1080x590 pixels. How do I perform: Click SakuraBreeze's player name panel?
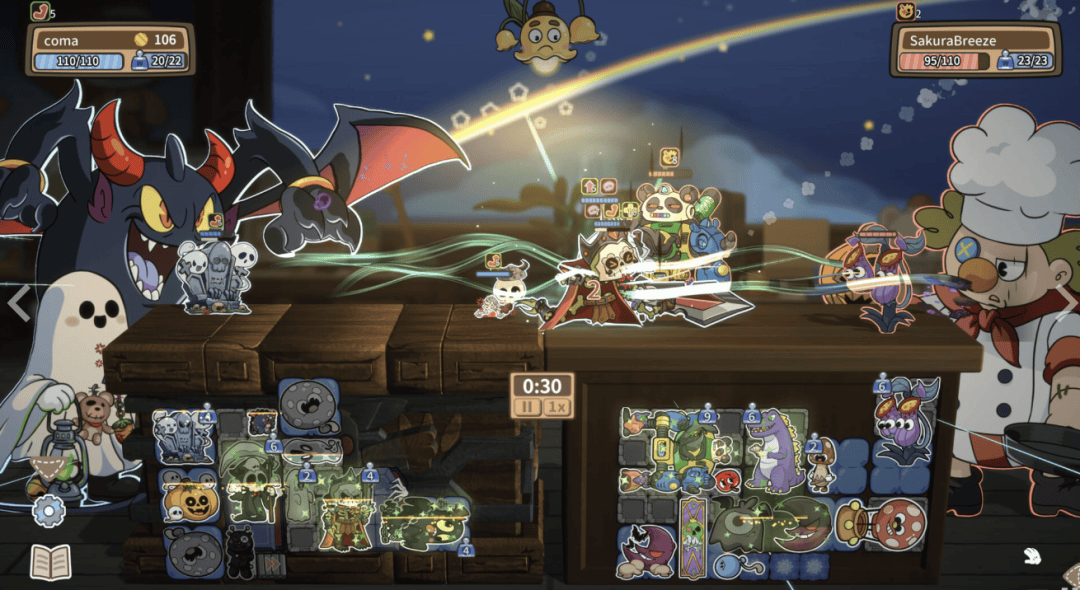pyautogui.click(x=973, y=40)
